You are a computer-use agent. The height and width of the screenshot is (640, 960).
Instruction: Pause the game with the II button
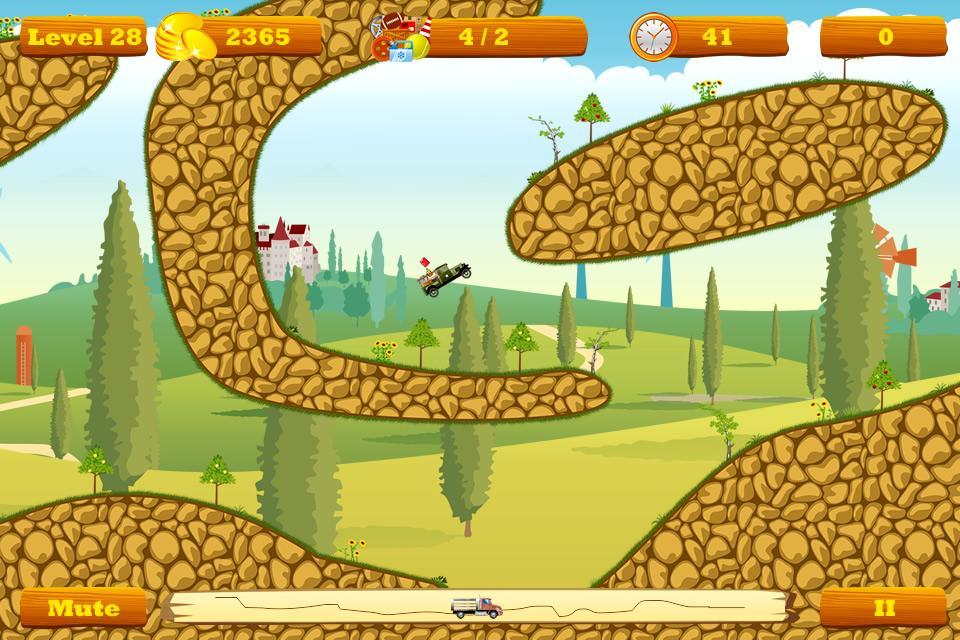[x=883, y=608]
